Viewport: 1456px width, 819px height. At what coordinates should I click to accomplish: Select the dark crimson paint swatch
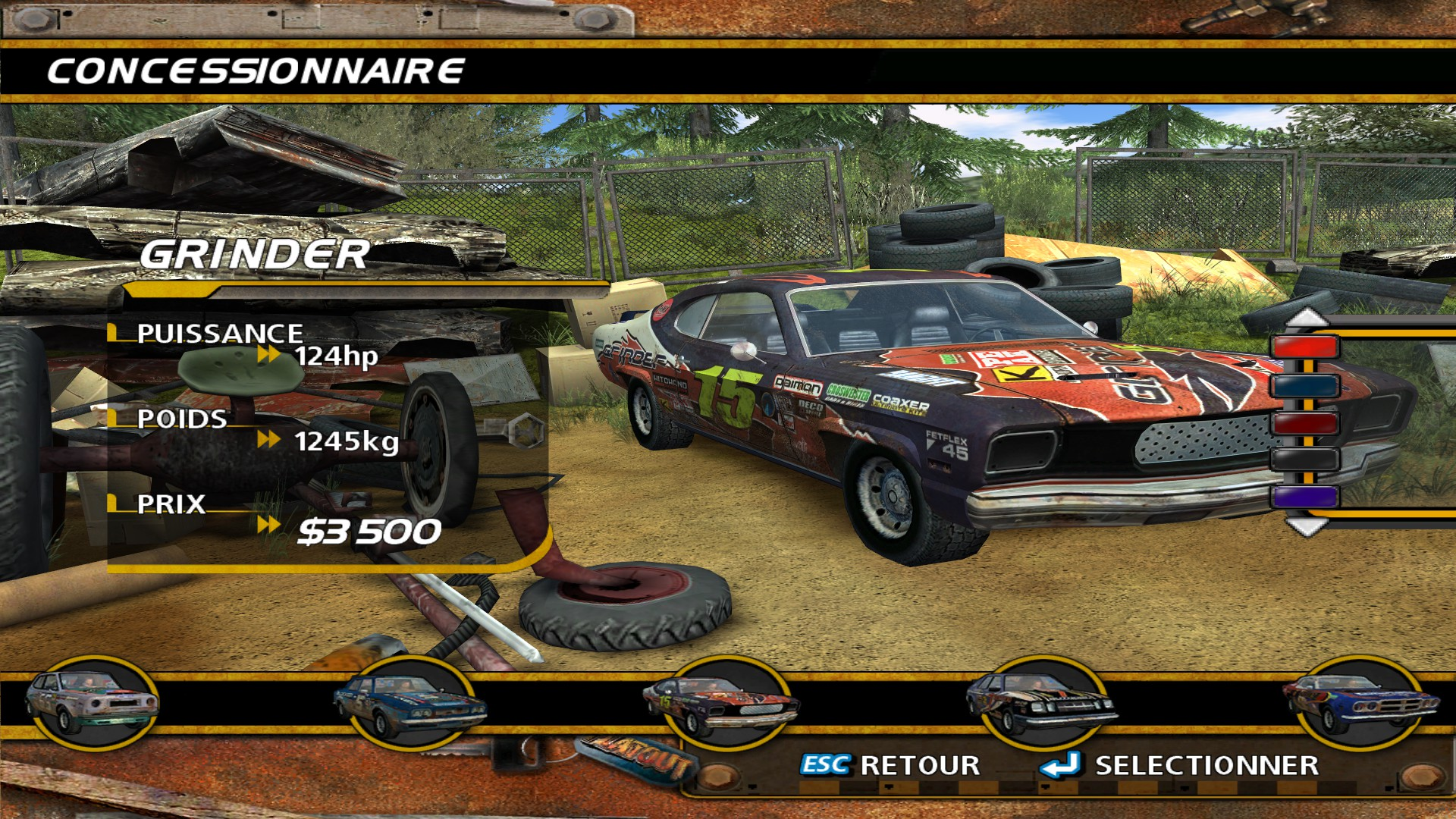(1306, 422)
